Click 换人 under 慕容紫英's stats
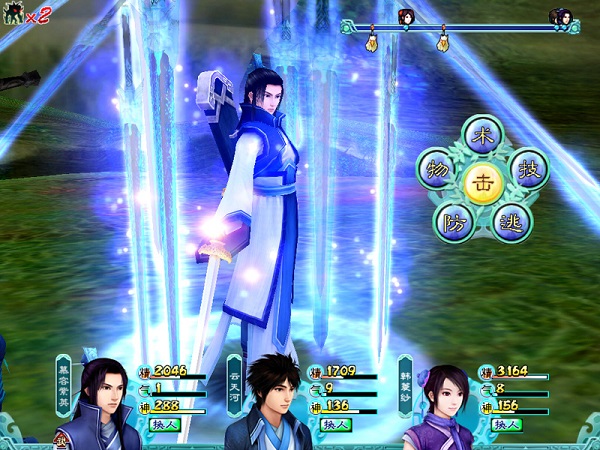The width and height of the screenshot is (600, 450). pyautogui.click(x=164, y=424)
